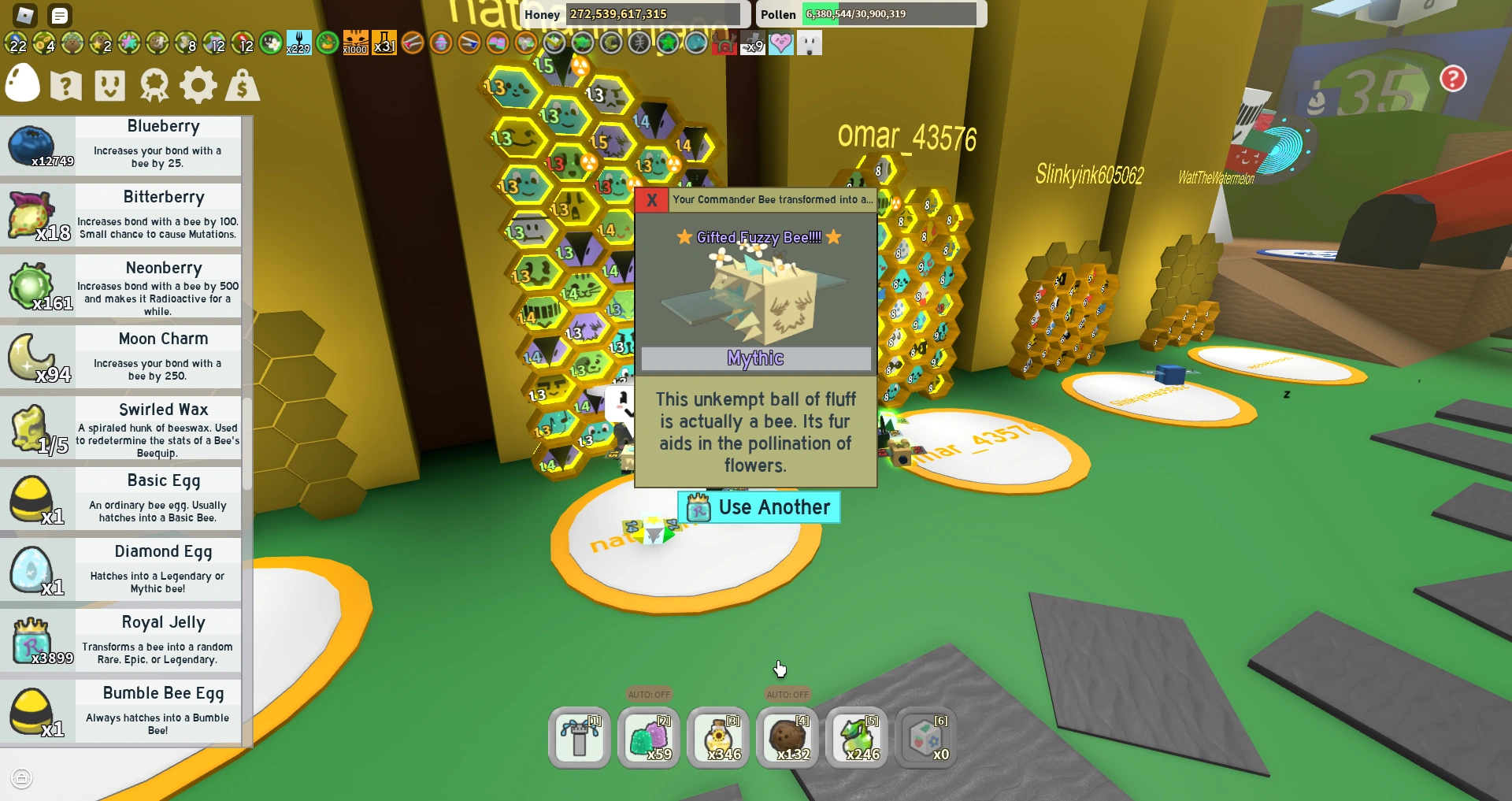Open the bee face inventory icon
This screenshot has height=801, width=1512.
coord(110,85)
